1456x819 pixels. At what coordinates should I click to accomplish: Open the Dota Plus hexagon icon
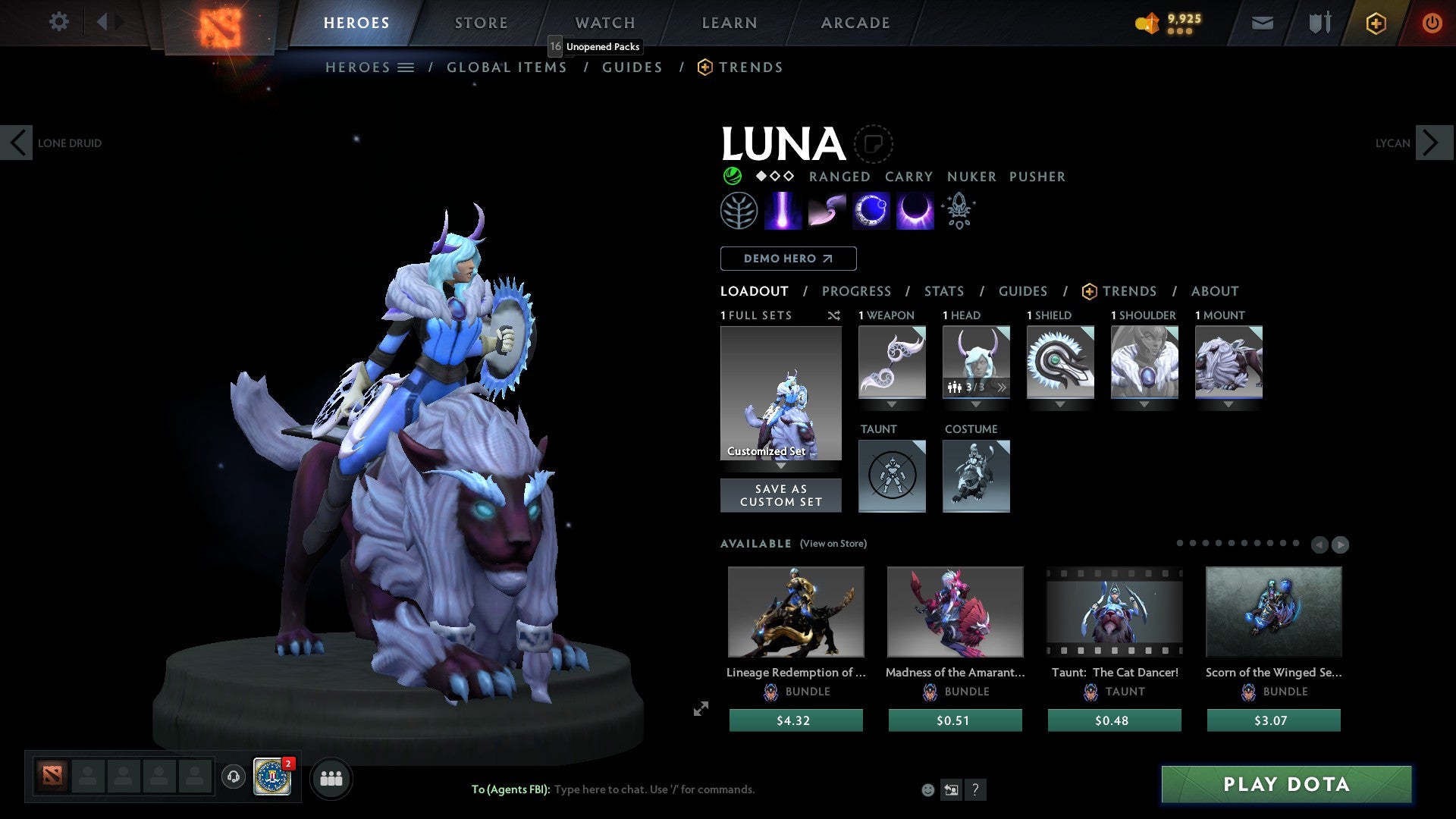point(1376,23)
